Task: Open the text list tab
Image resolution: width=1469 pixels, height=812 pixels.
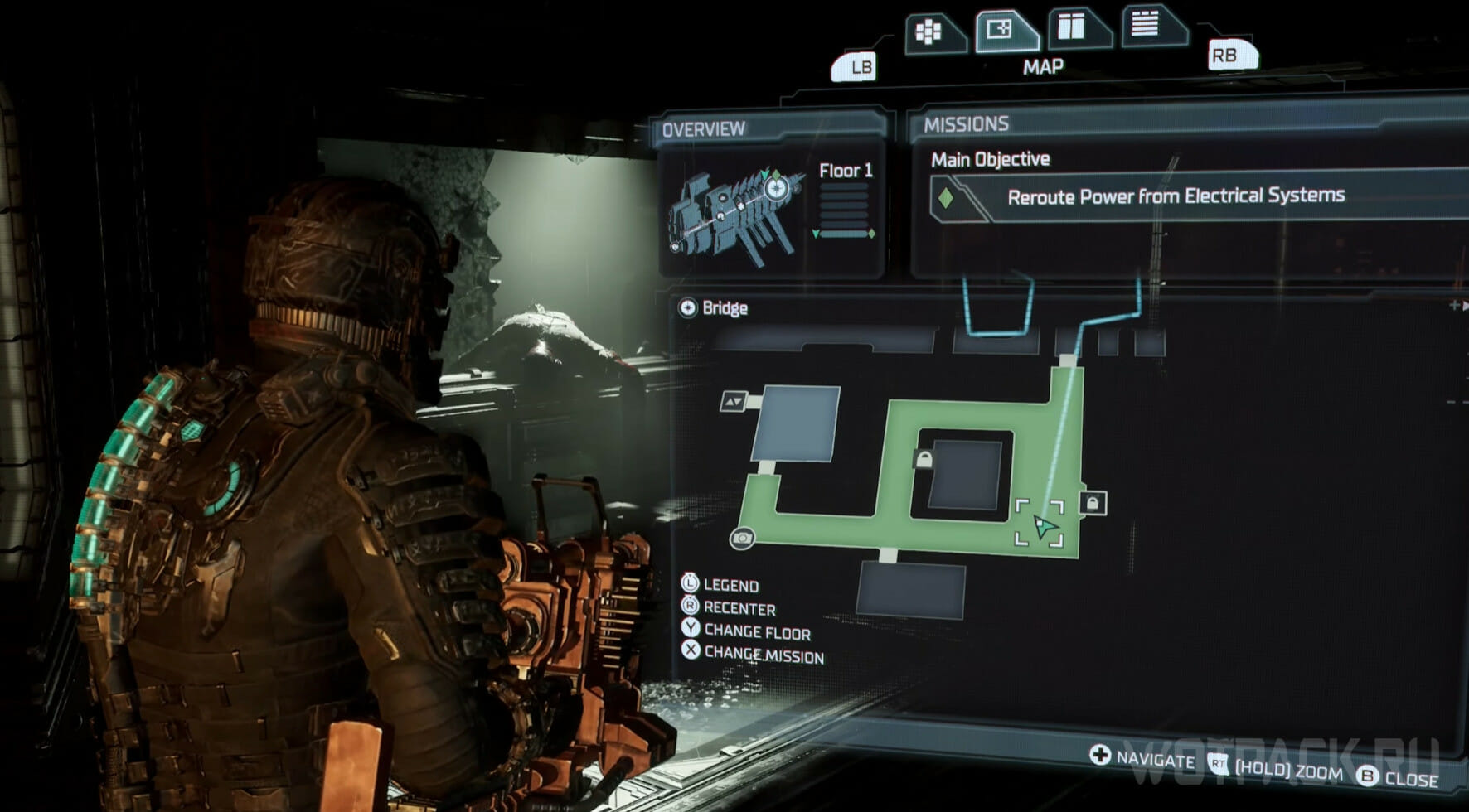Action: [1147, 24]
